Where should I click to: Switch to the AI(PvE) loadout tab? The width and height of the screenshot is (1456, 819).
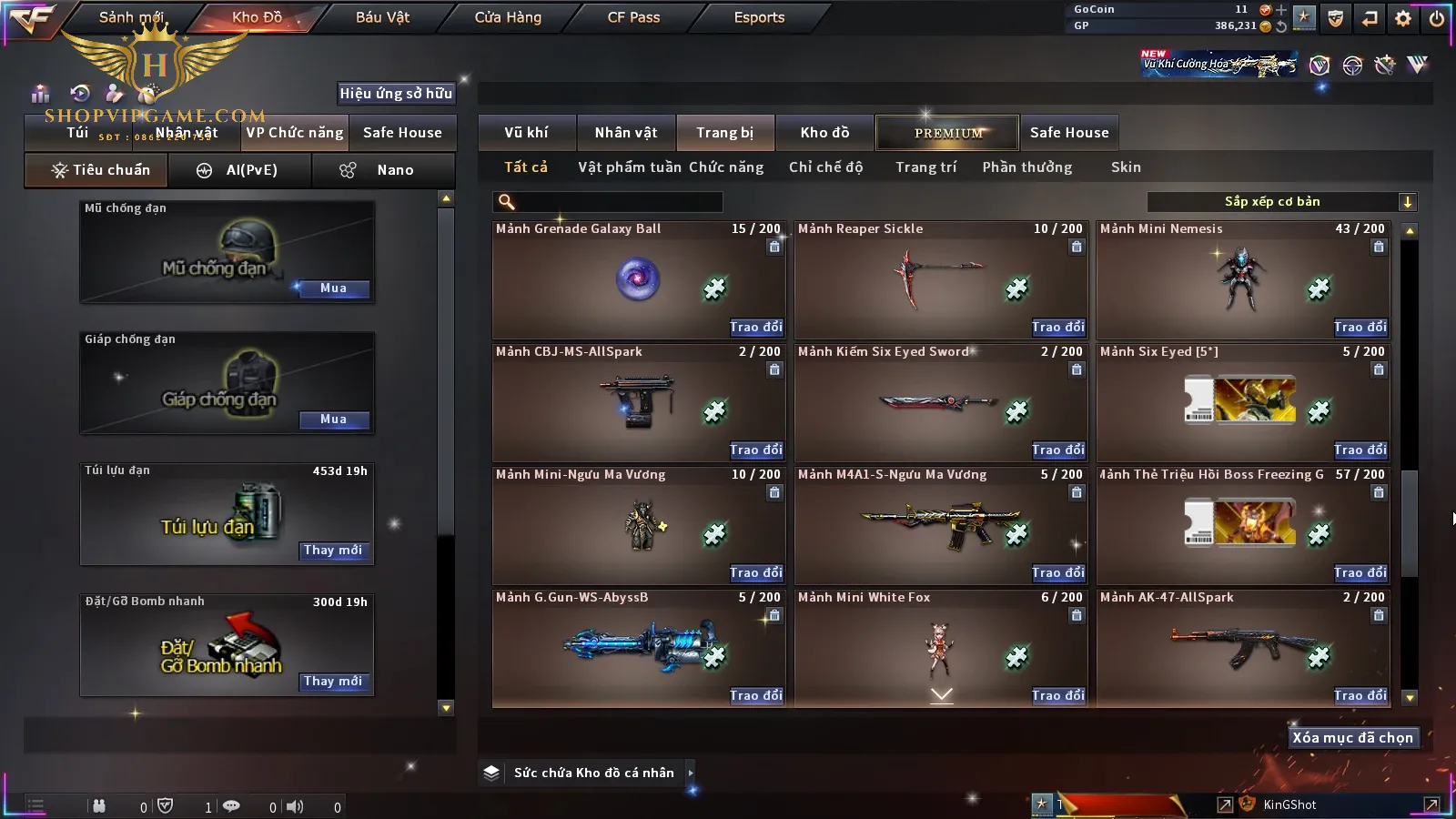[239, 170]
